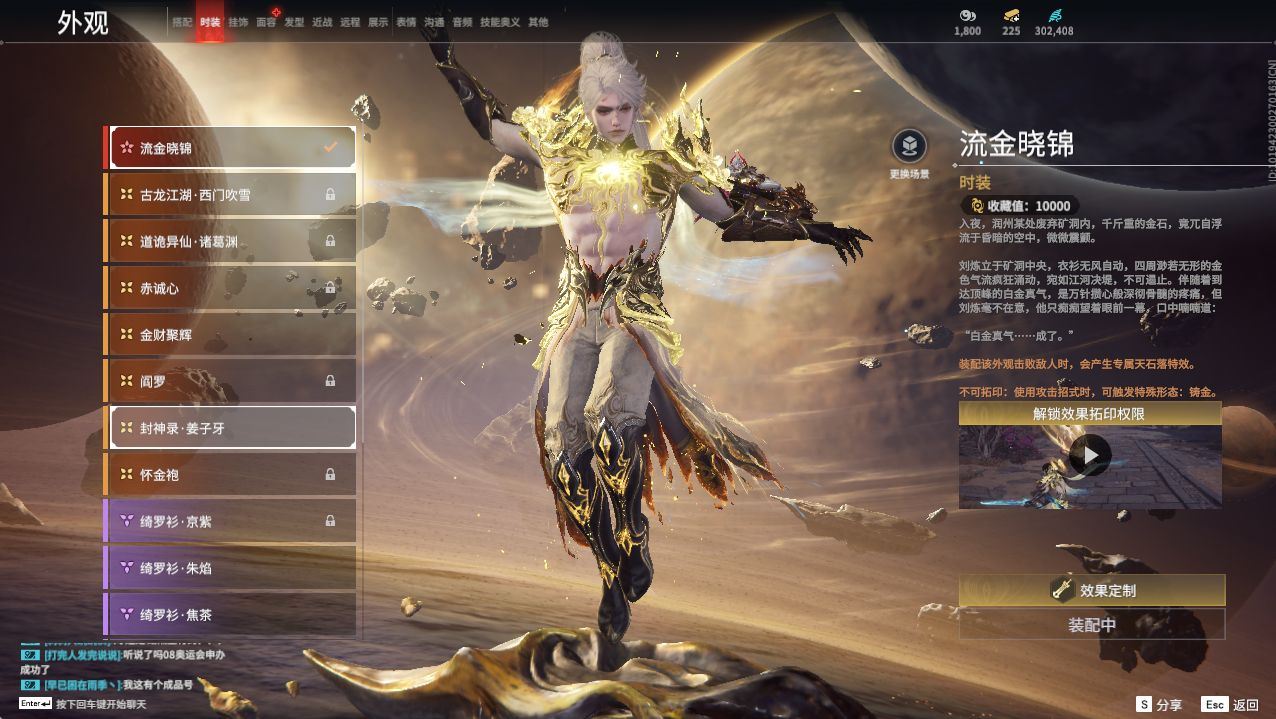Select the 道诡异仙·诸葛渊 outfit

[231, 241]
